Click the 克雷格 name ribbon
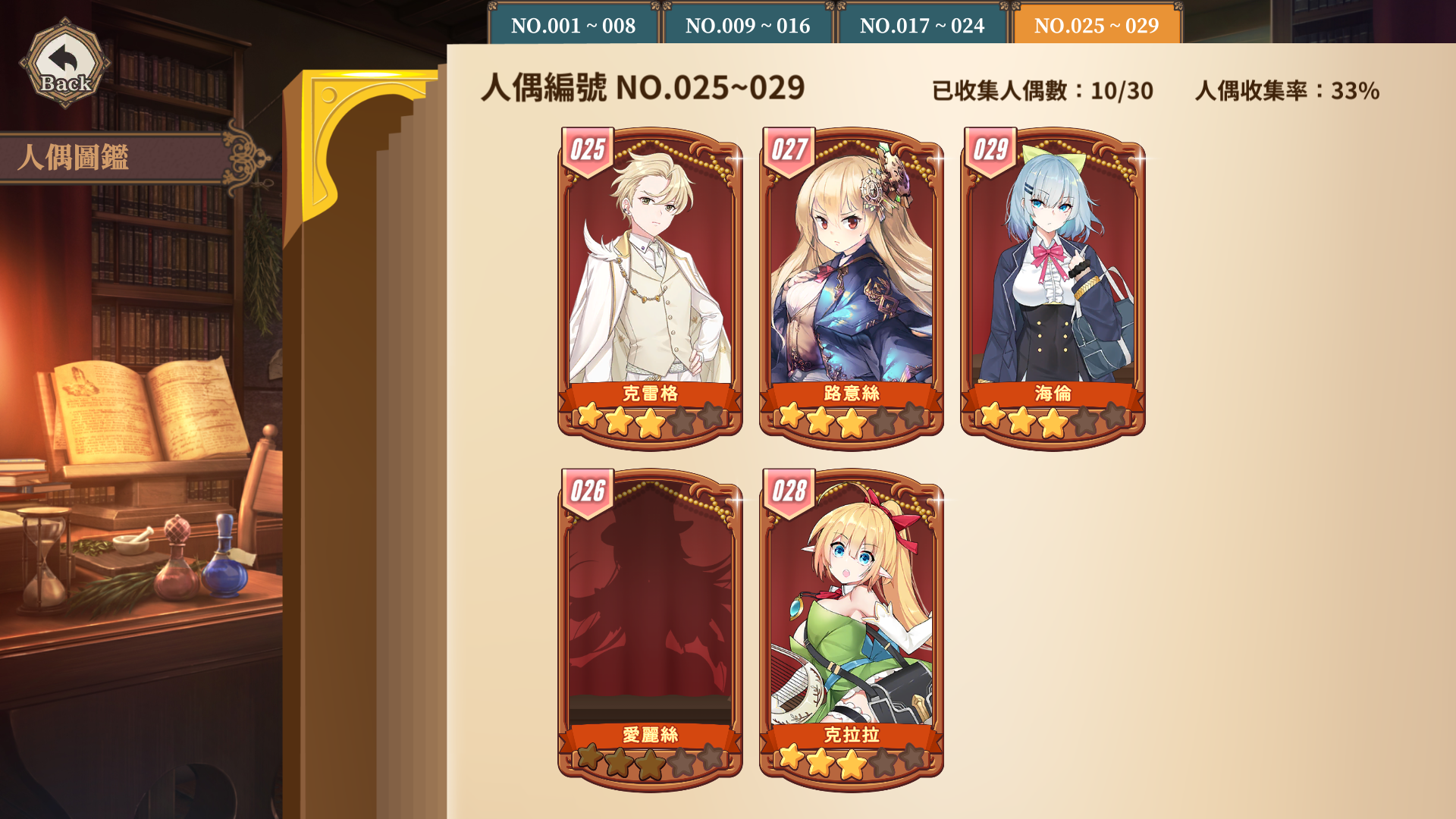This screenshot has width=1456, height=819. [x=651, y=394]
